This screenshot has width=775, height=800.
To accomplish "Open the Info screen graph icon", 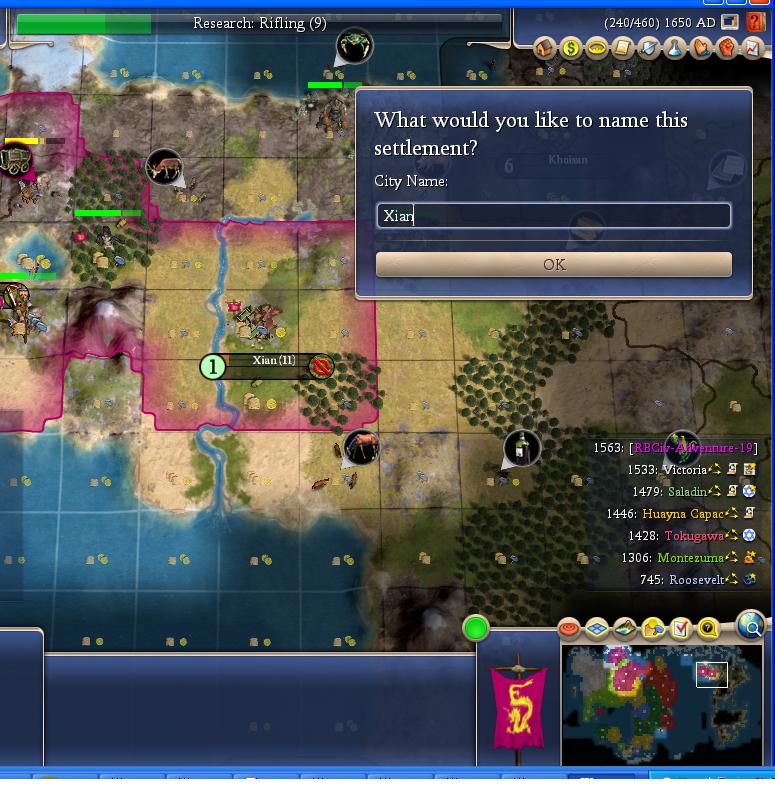I will pos(752,47).
